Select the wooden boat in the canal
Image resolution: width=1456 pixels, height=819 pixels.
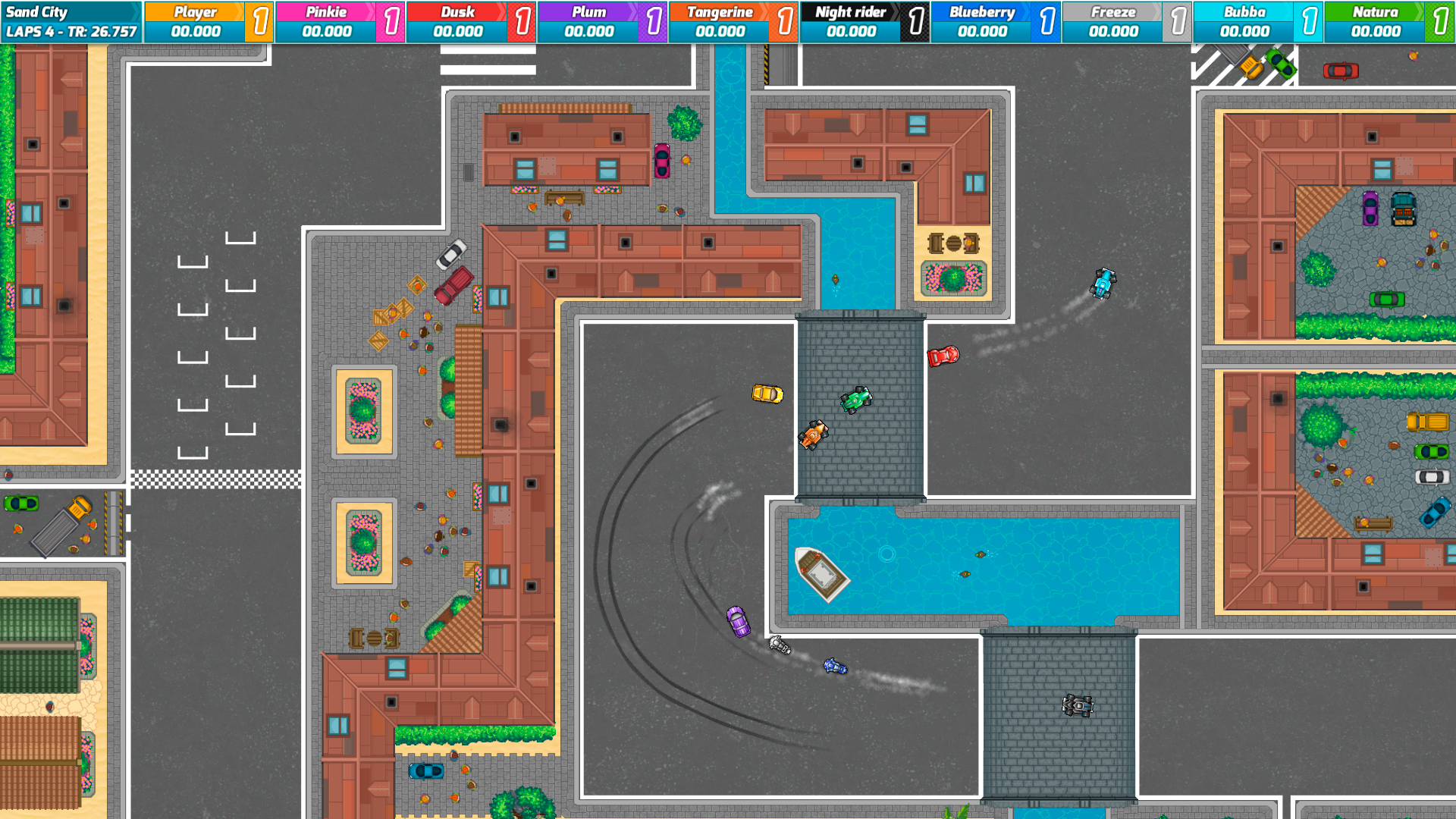click(823, 573)
